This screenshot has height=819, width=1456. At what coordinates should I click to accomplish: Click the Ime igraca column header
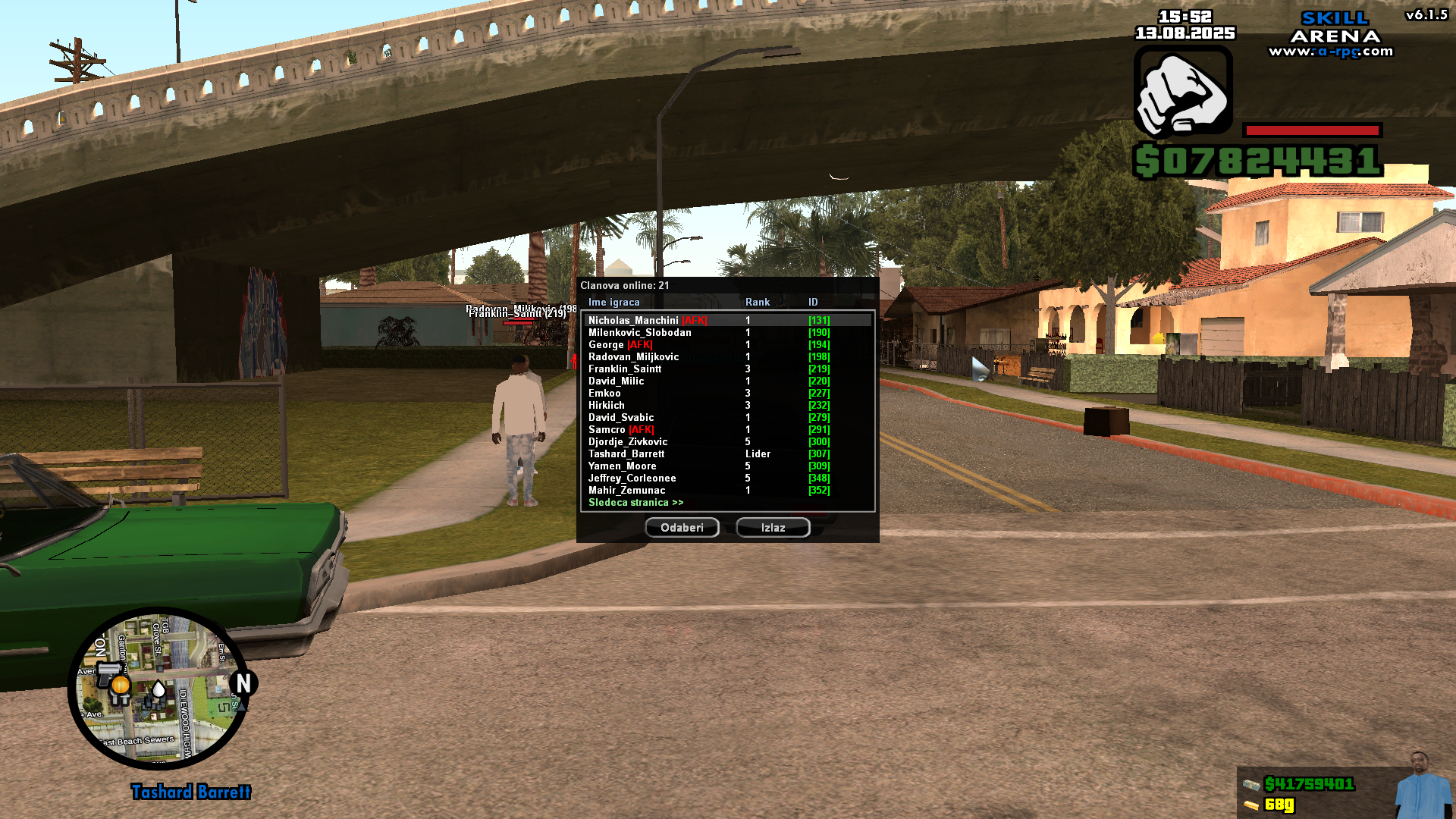613,302
